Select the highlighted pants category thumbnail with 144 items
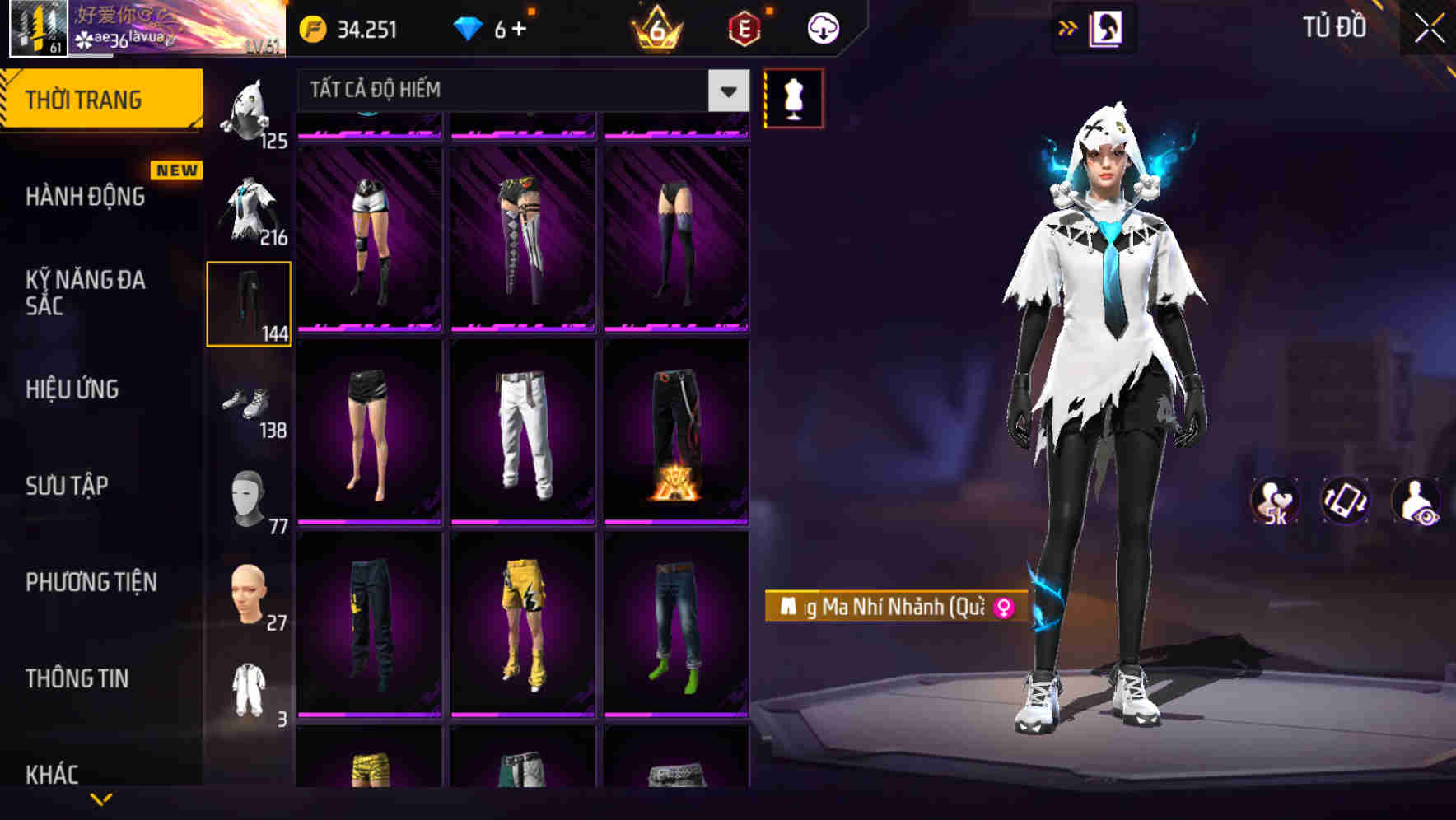1456x820 pixels. pos(248,305)
